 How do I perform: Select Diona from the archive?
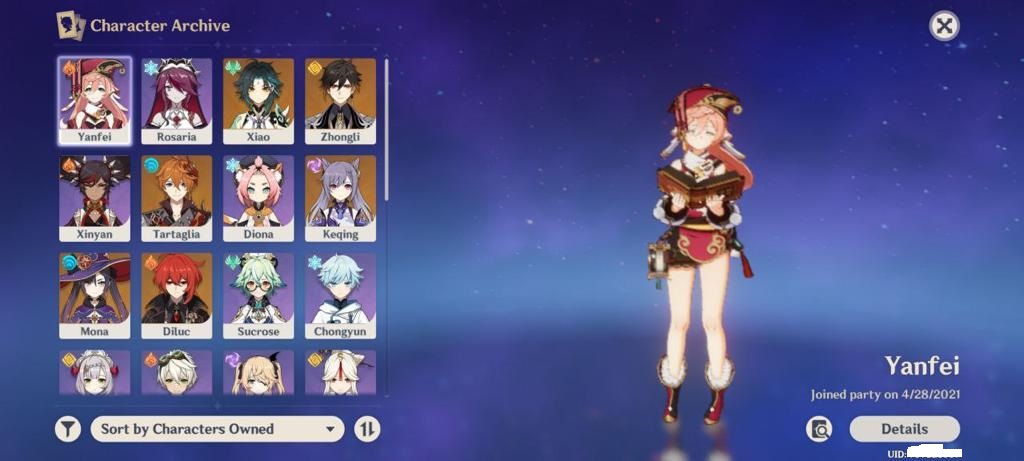tap(258, 197)
